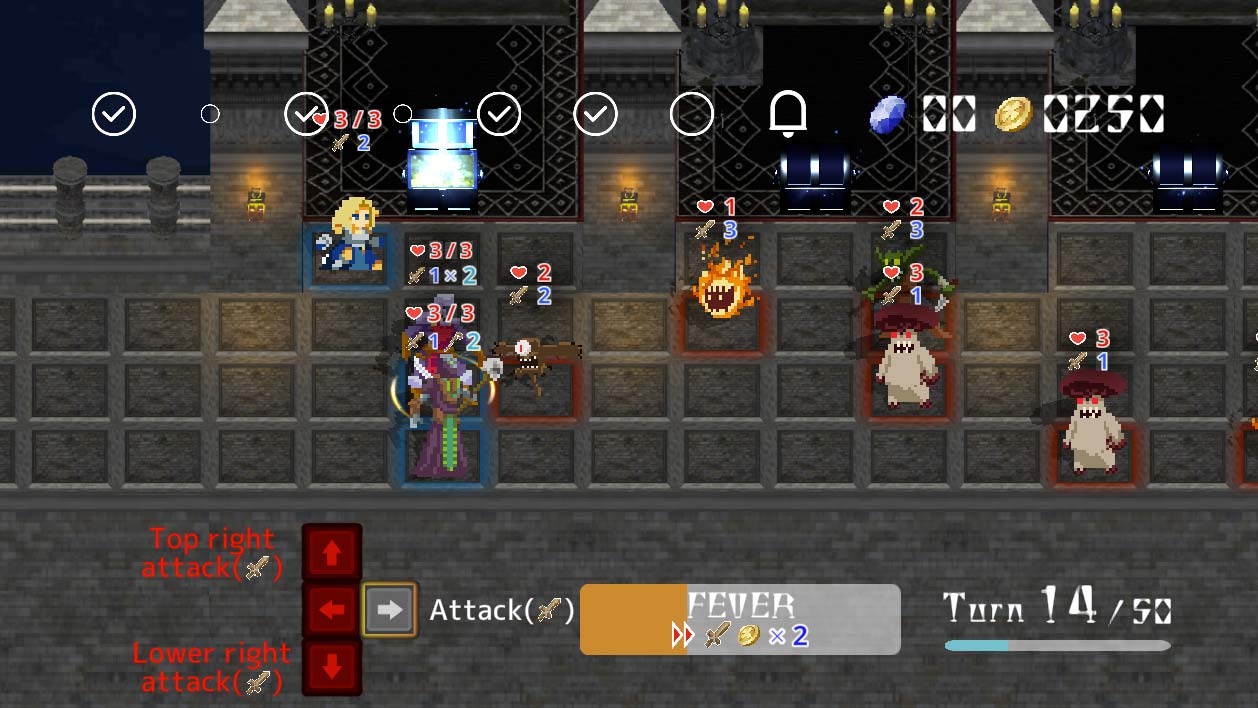Select the gray right arrow Attack button
This screenshot has width=1258, height=708.
[389, 610]
